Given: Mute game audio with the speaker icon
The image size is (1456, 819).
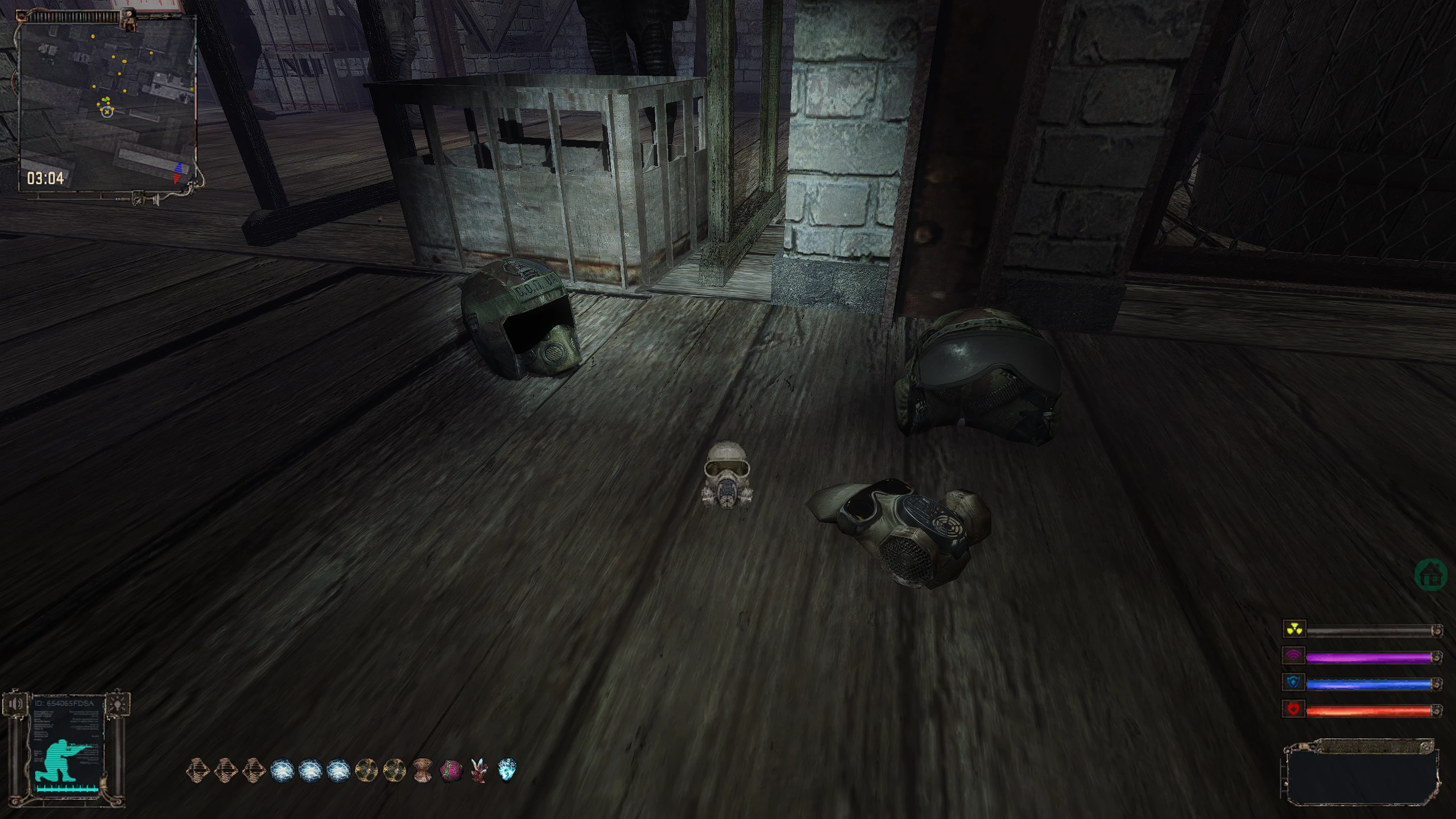Looking at the screenshot, I should 14,703.
